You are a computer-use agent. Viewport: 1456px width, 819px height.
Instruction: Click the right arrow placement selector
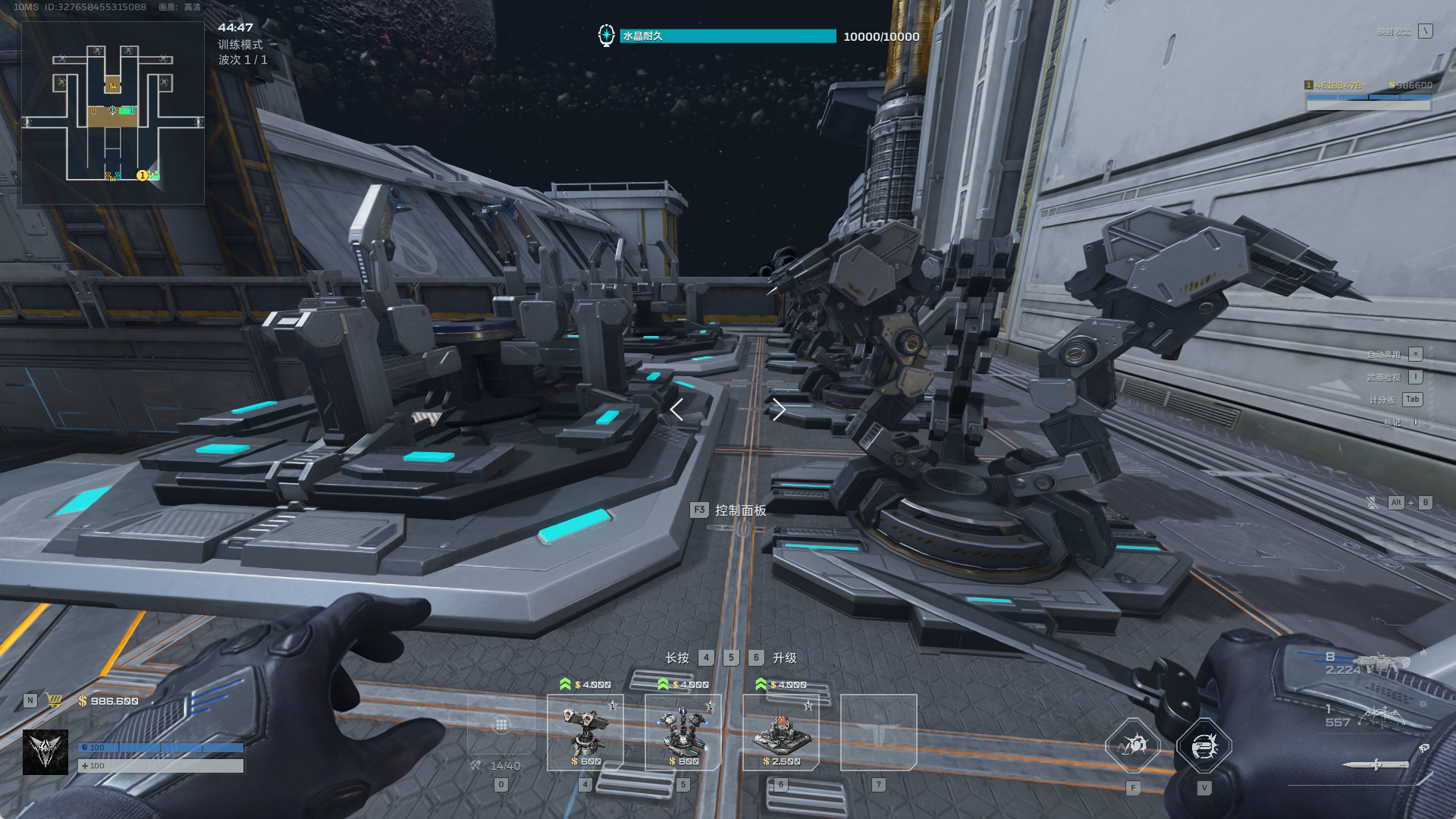(778, 409)
